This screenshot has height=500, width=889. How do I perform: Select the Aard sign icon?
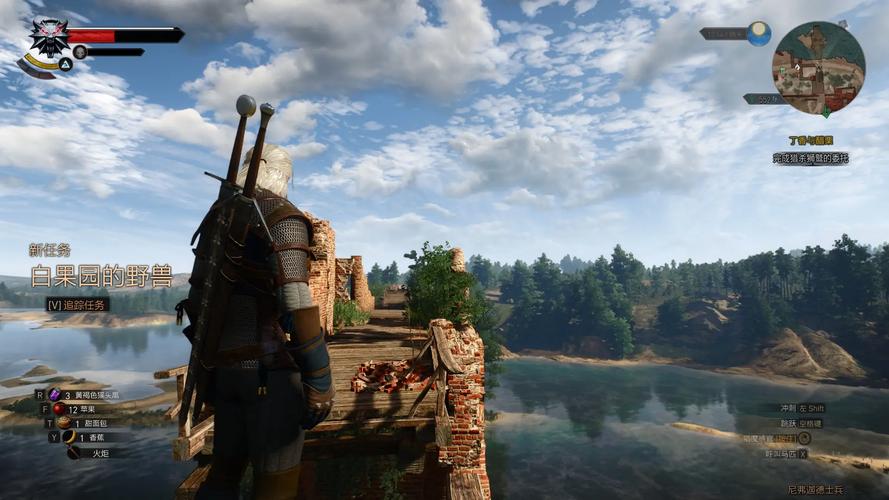tap(64, 64)
